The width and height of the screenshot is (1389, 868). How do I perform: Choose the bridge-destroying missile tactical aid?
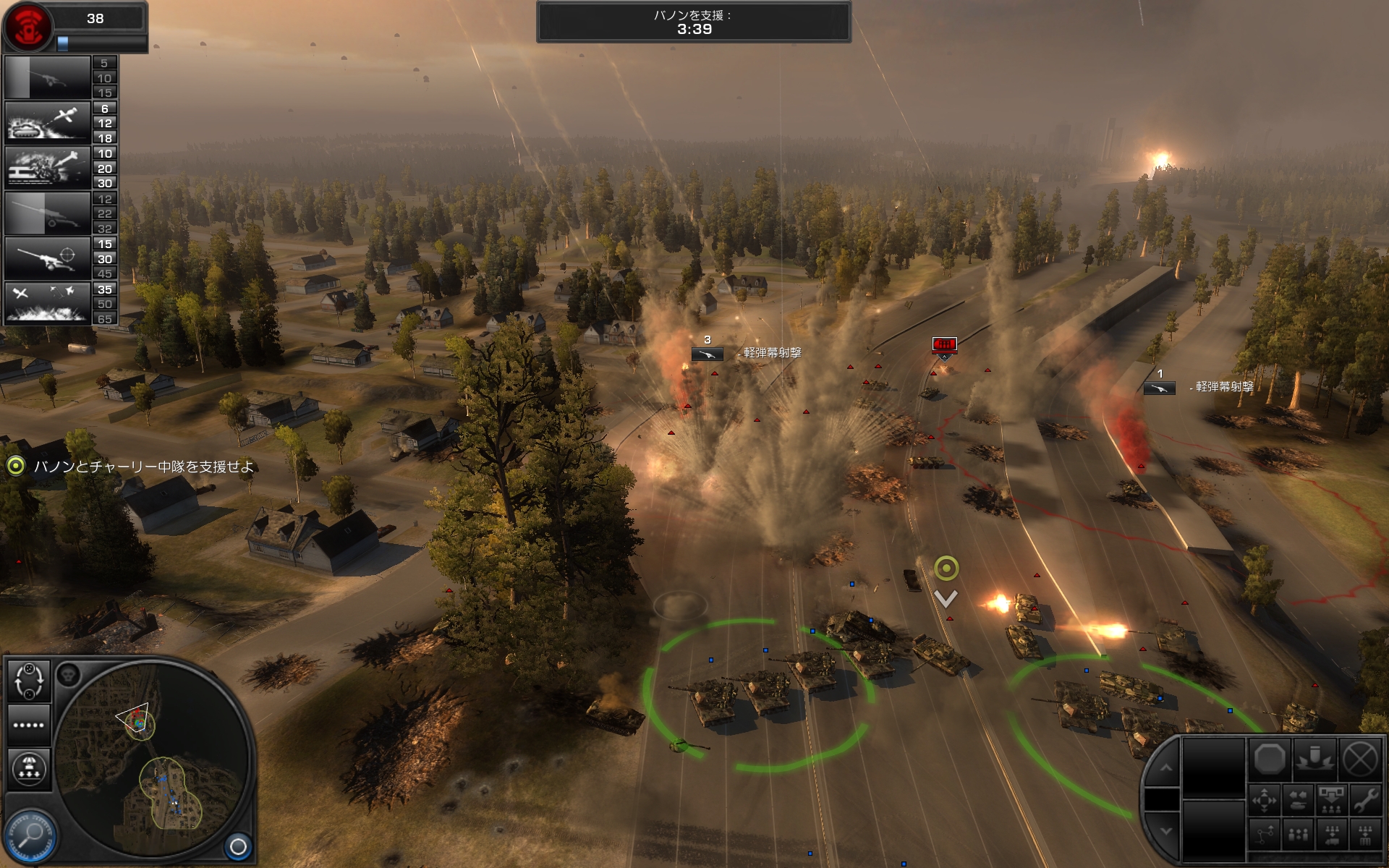[48, 168]
